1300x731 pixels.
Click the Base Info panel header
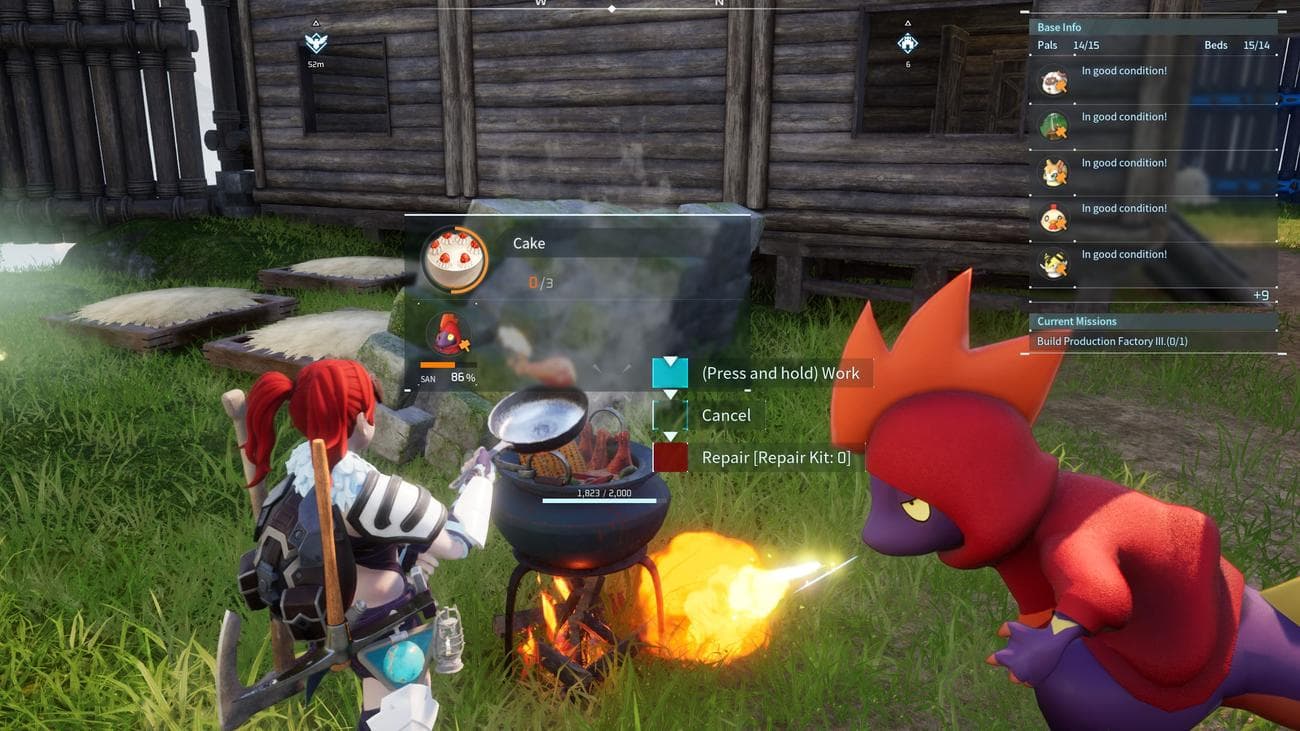click(1059, 27)
